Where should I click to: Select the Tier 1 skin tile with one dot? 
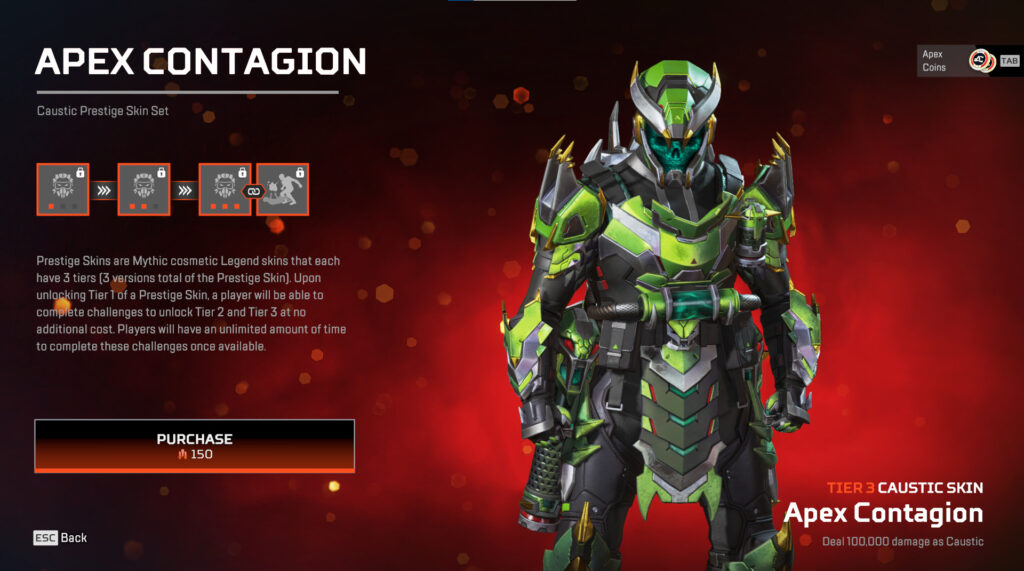63,189
